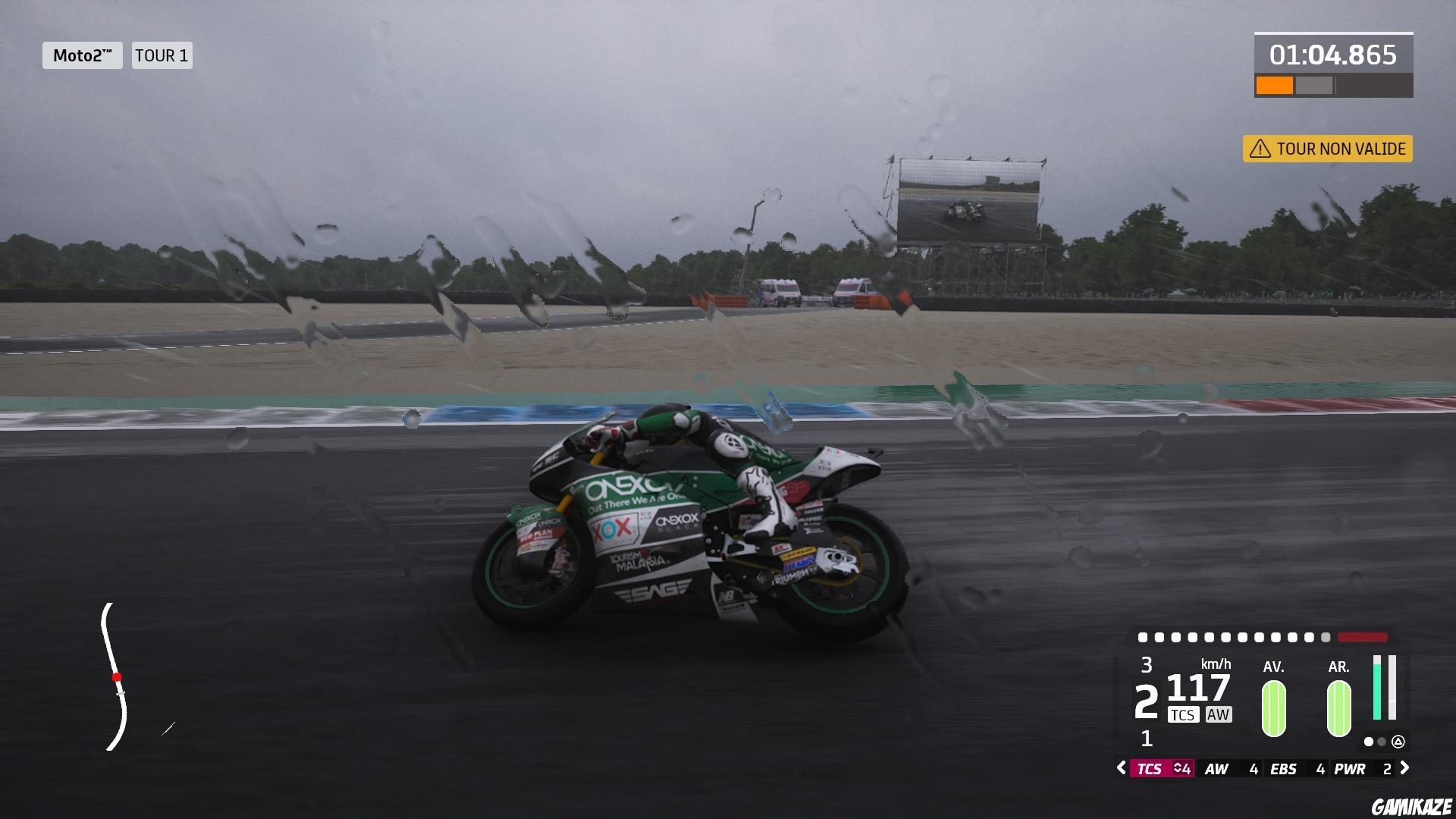Click the triangle controller button icon
The image size is (1456, 819).
[x=1399, y=742]
